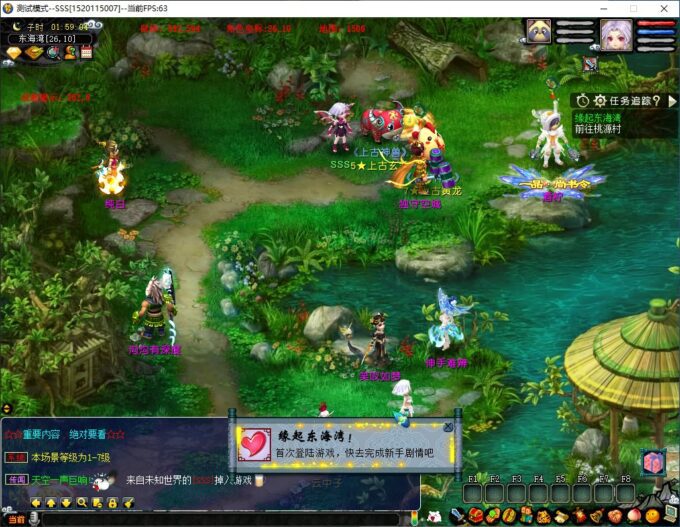Click the pink gift cube icon
Screen dimensions: 680x527
pyautogui.click(x=653, y=462)
